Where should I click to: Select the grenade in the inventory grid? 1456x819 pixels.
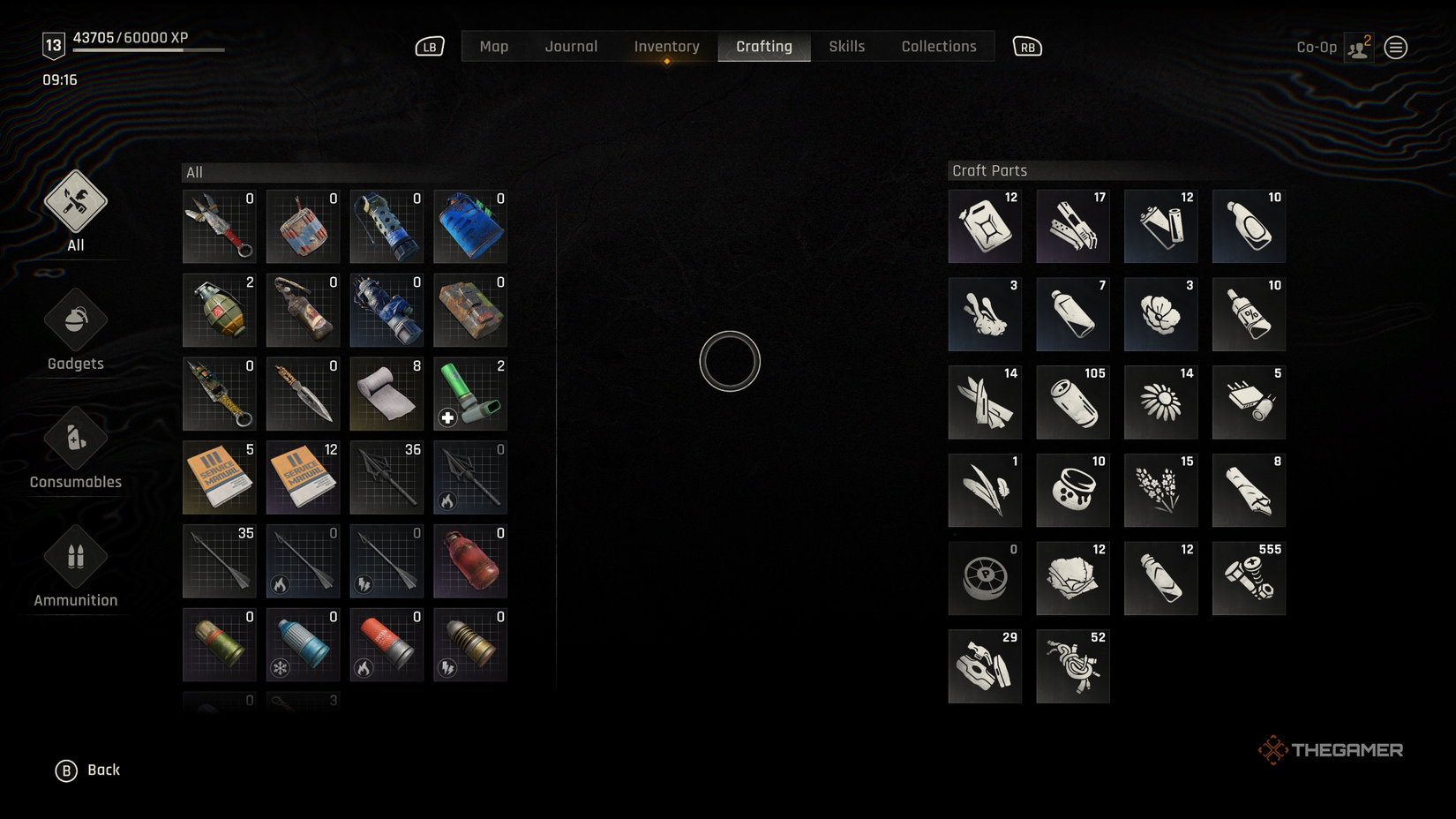click(x=218, y=310)
